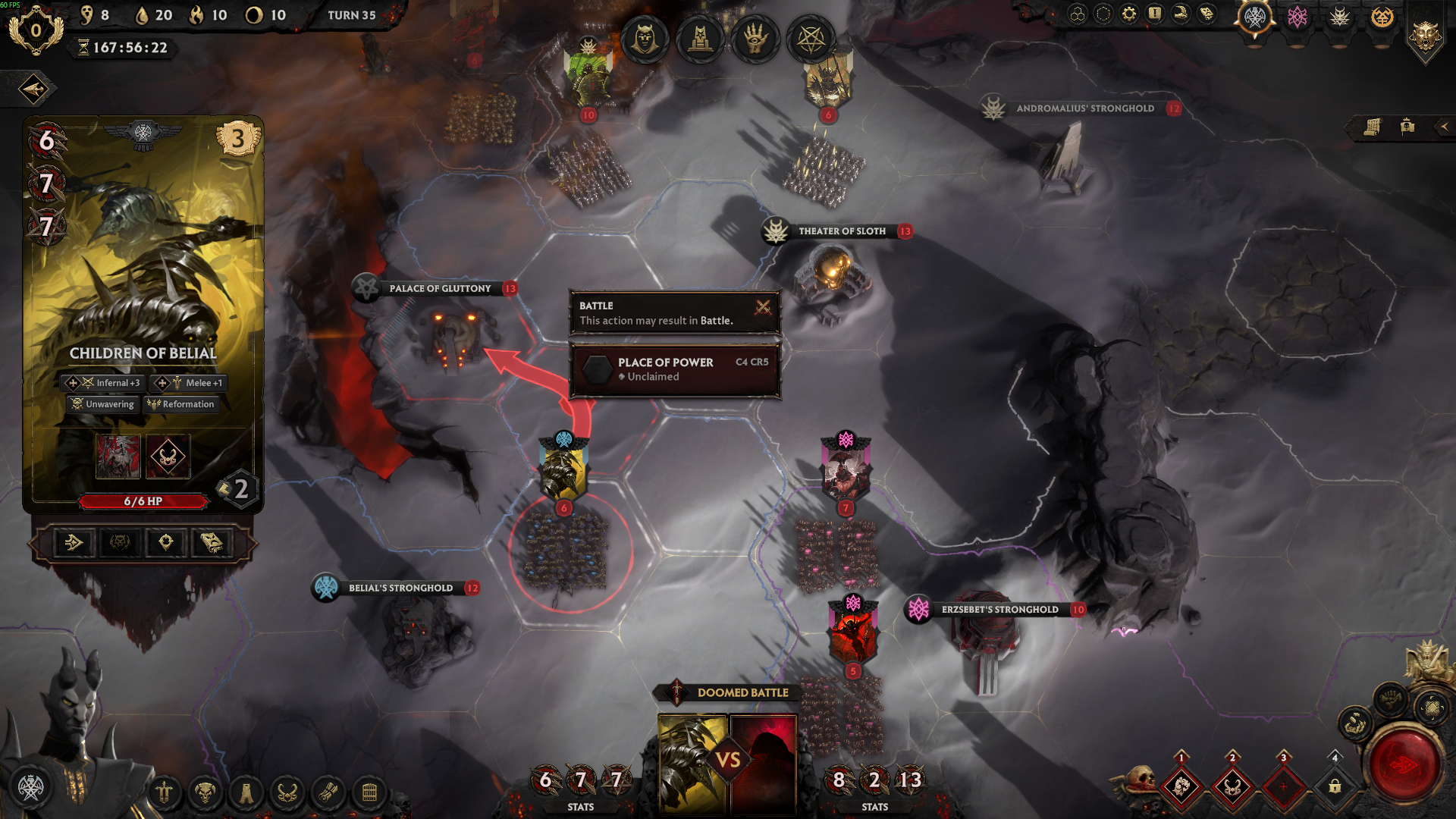Click the collapse arrow above legion card

pos(33,89)
